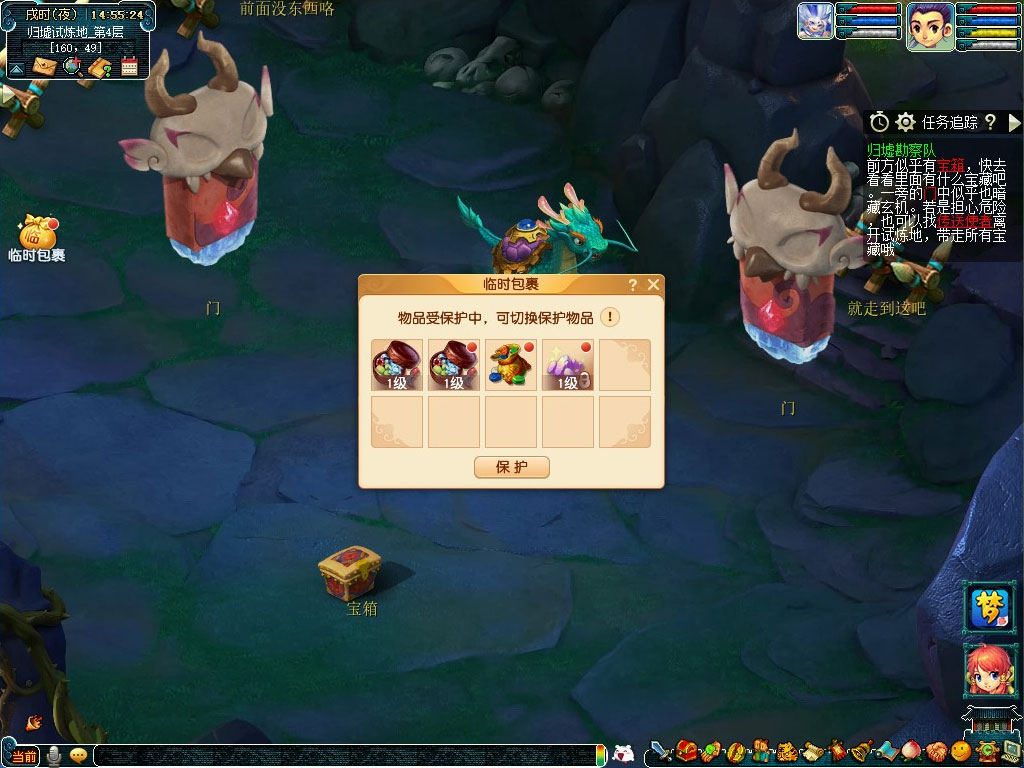This screenshot has height=768, width=1024.
Task: Switch the chat channel via 当前 button
Action: 23,756
